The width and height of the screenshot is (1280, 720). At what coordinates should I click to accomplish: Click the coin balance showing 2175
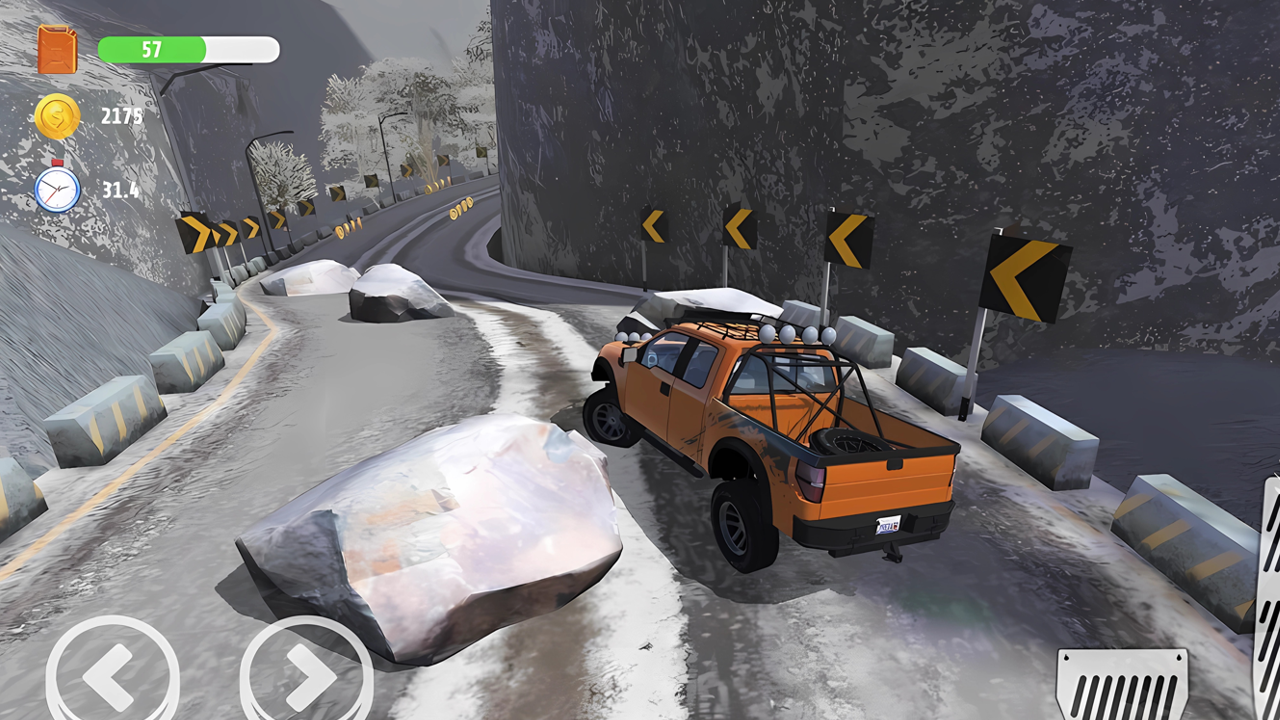[x=121, y=115]
